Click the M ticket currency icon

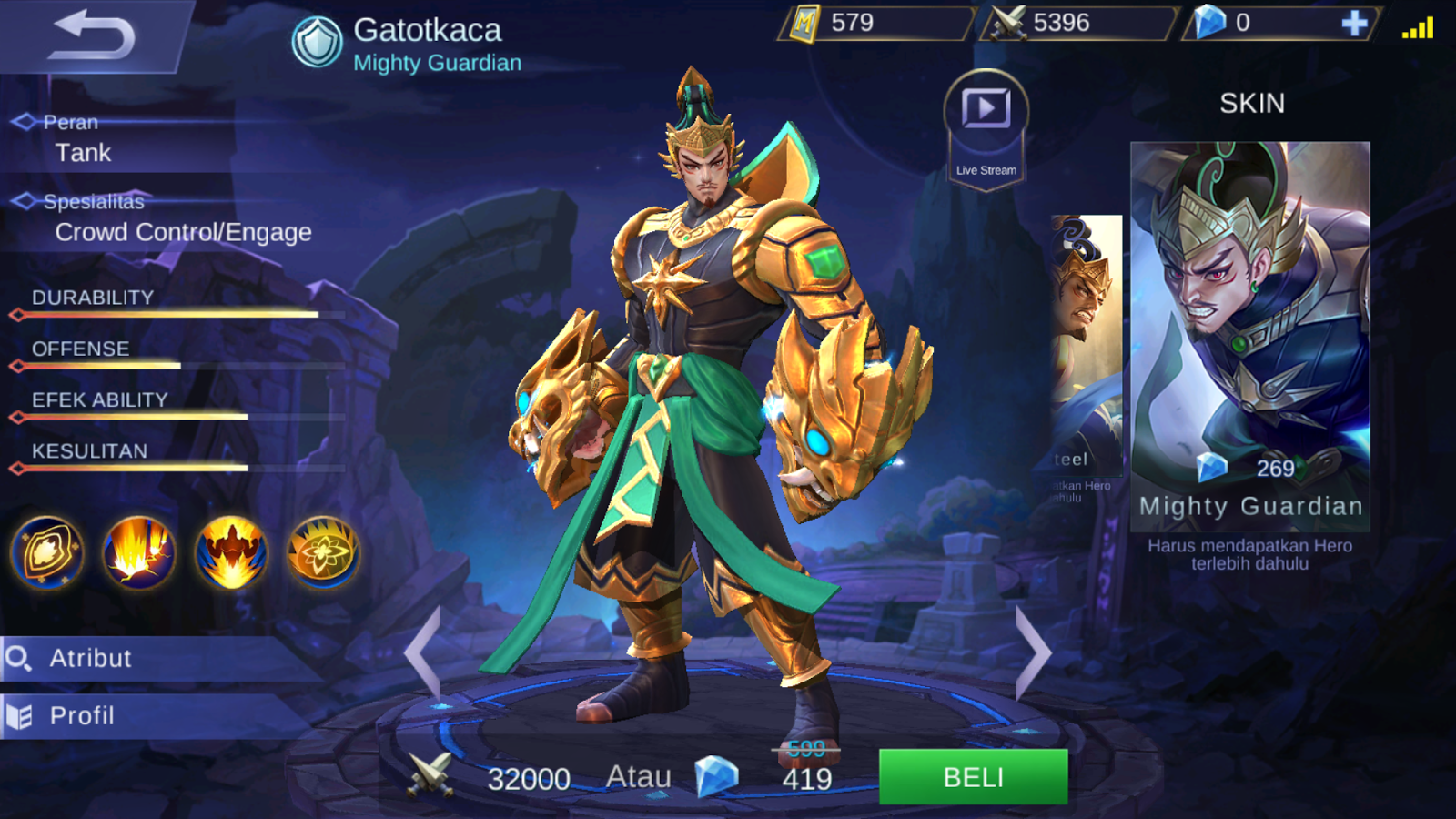click(x=804, y=26)
